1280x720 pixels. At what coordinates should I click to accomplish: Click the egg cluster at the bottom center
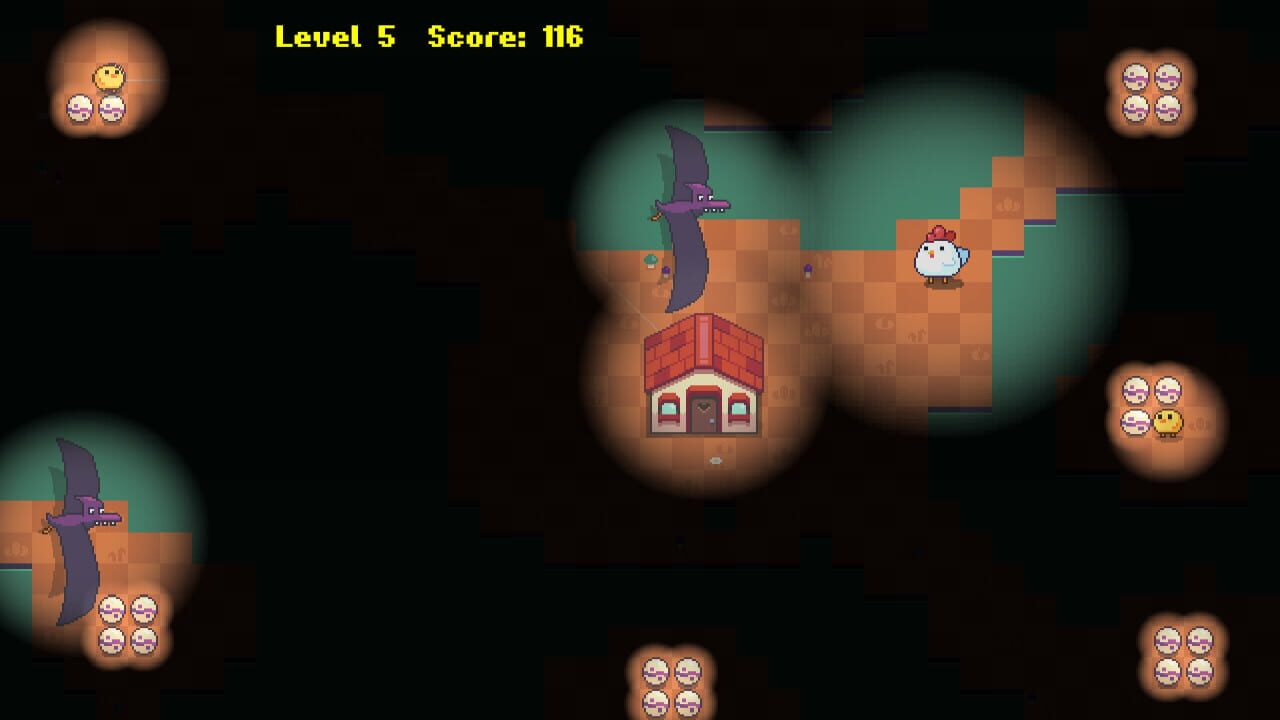pos(670,690)
